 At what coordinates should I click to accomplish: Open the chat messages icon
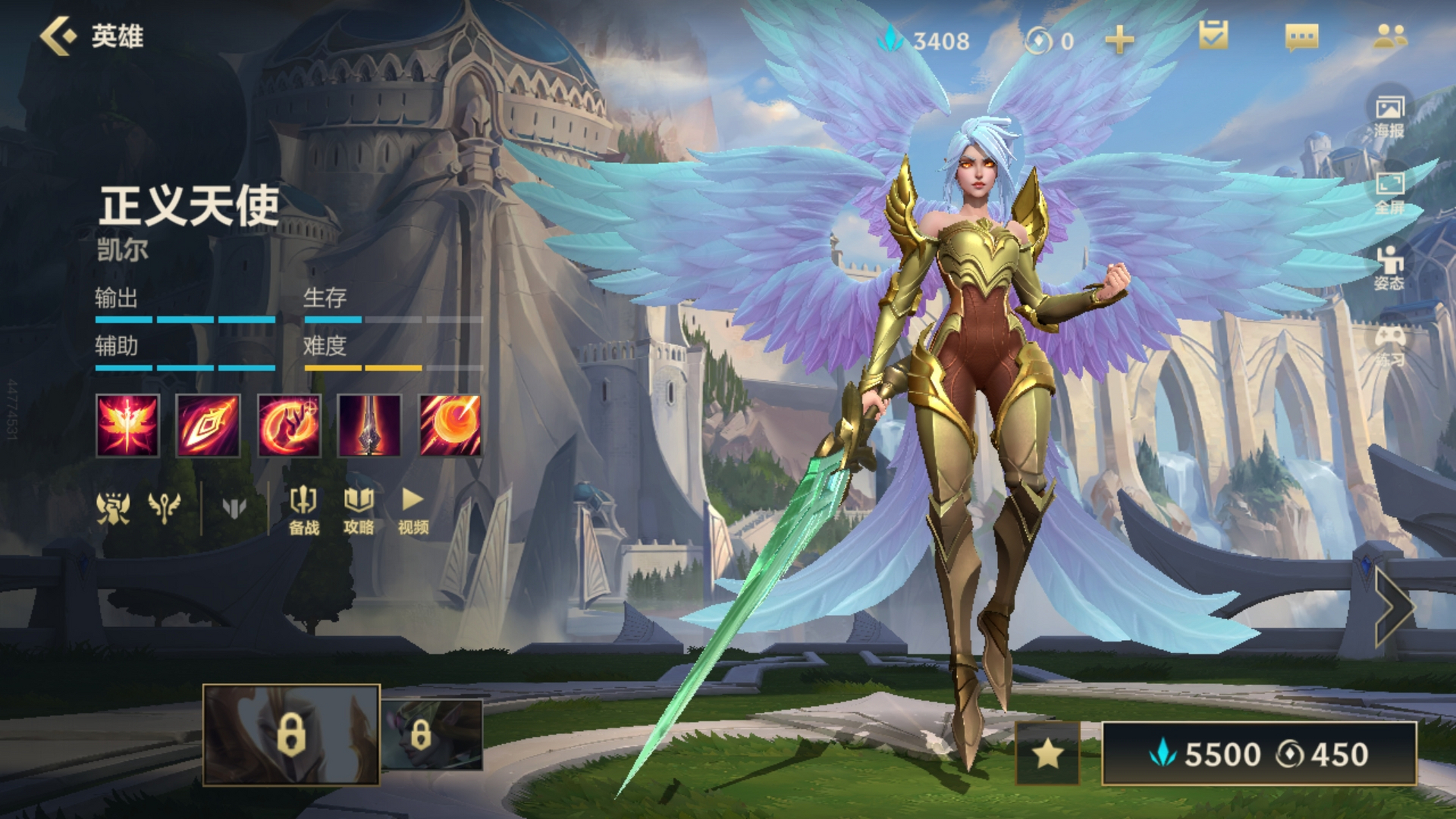pos(1301,37)
